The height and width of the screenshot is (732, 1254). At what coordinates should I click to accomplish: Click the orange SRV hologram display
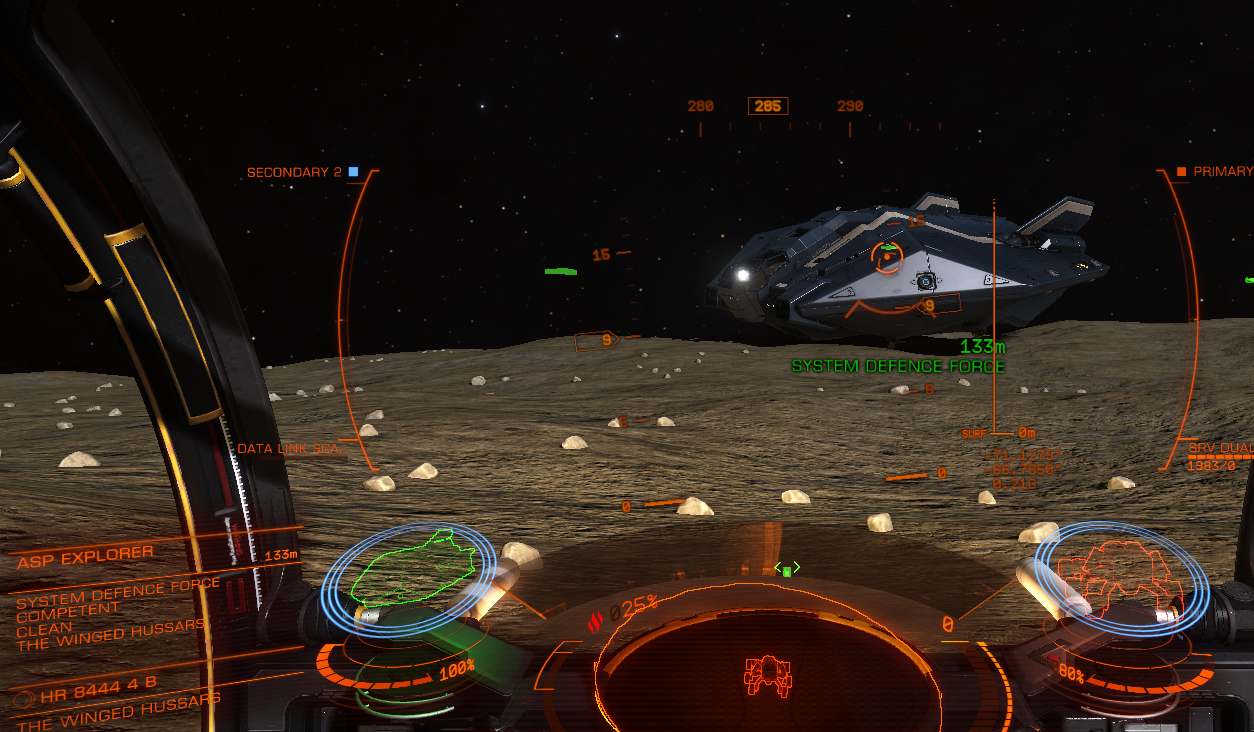coord(1122,576)
